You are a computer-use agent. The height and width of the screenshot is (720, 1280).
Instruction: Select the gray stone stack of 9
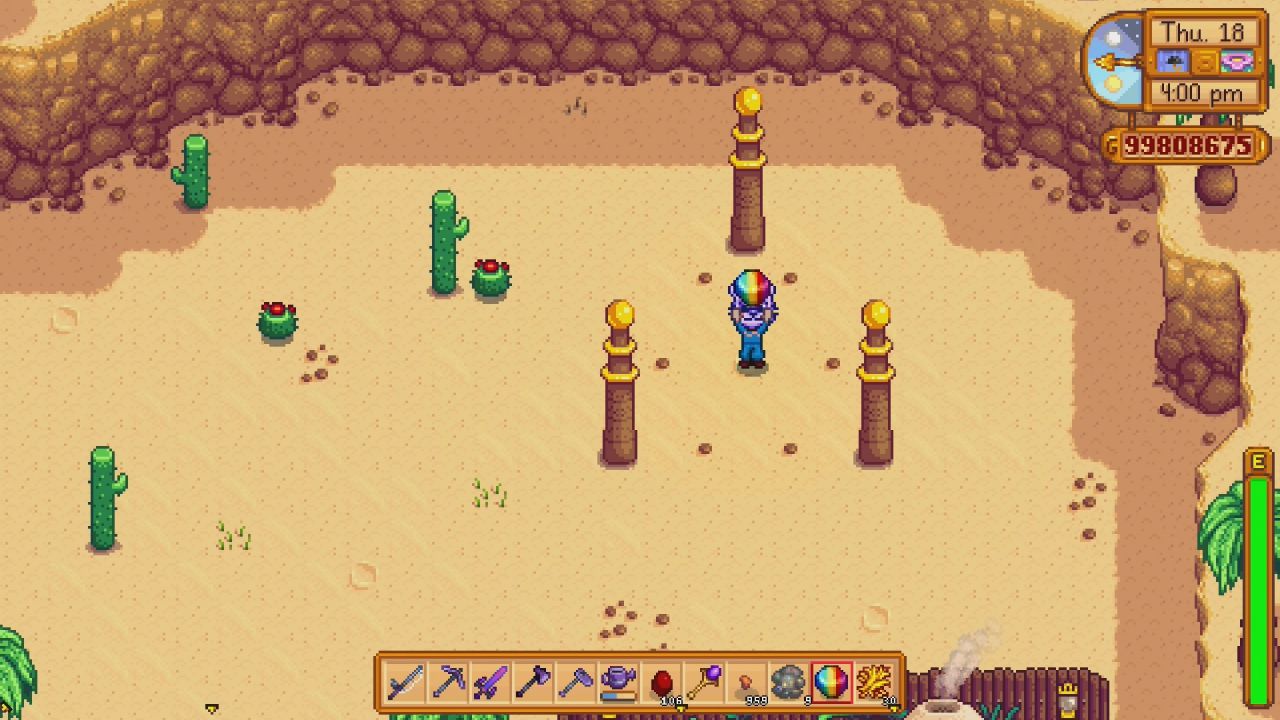click(788, 683)
